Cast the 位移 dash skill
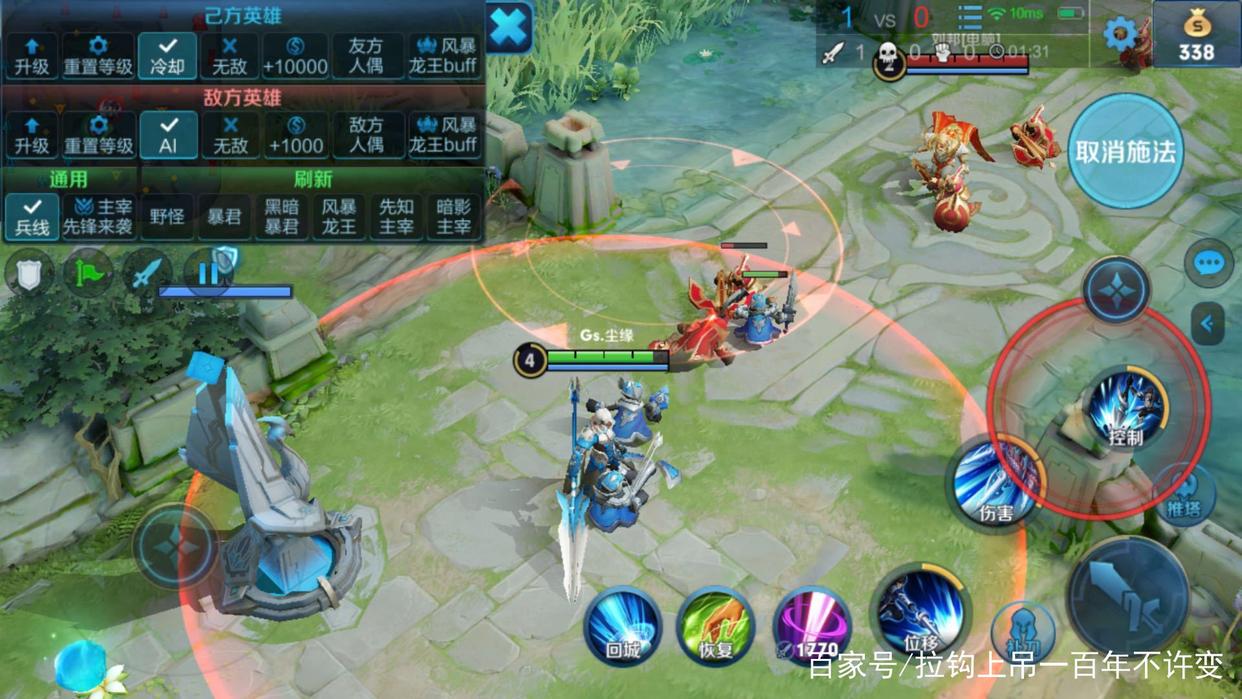This screenshot has width=1242, height=699. 920,612
